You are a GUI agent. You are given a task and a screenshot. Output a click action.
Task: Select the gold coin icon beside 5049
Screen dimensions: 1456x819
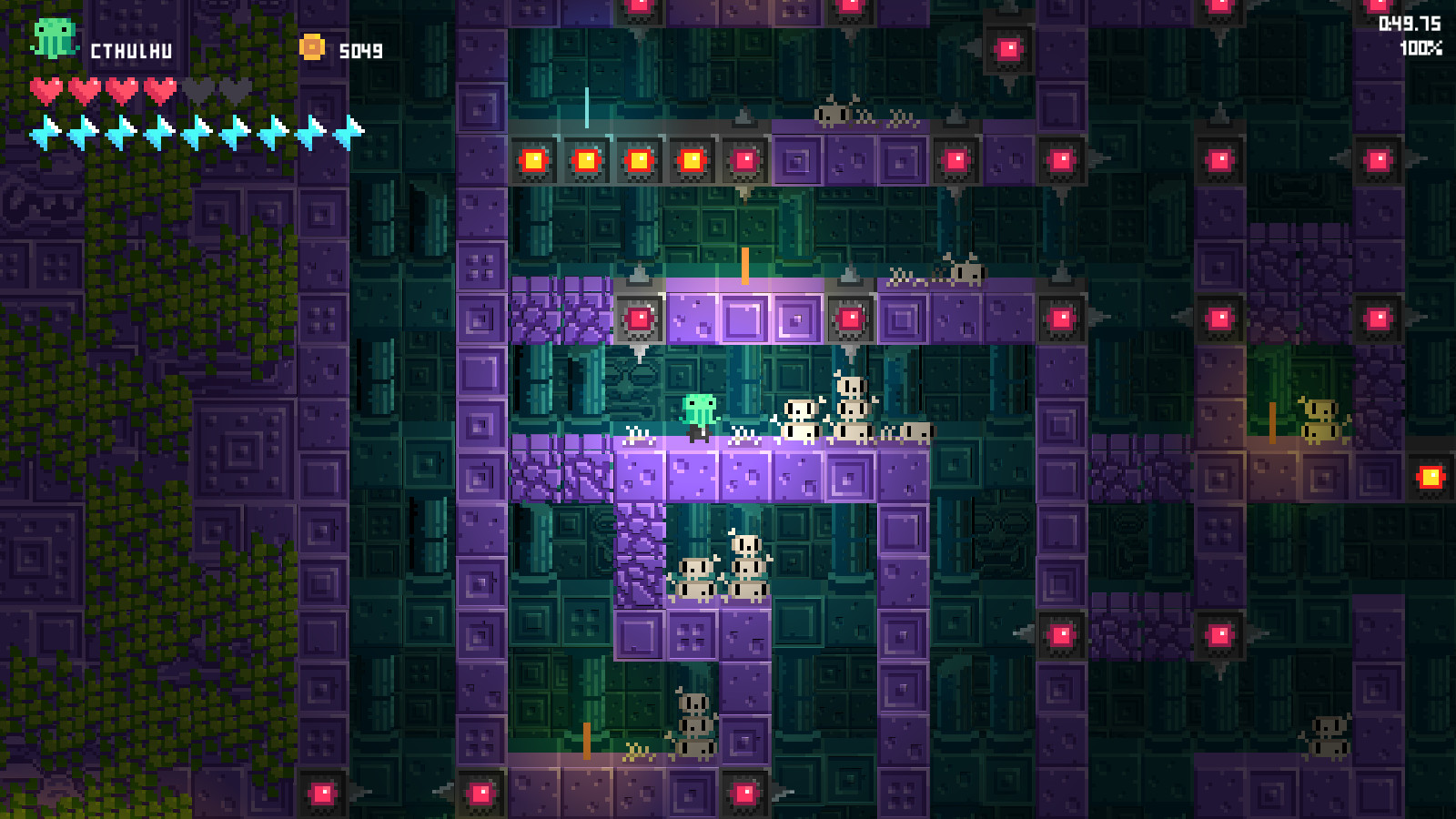tap(314, 44)
